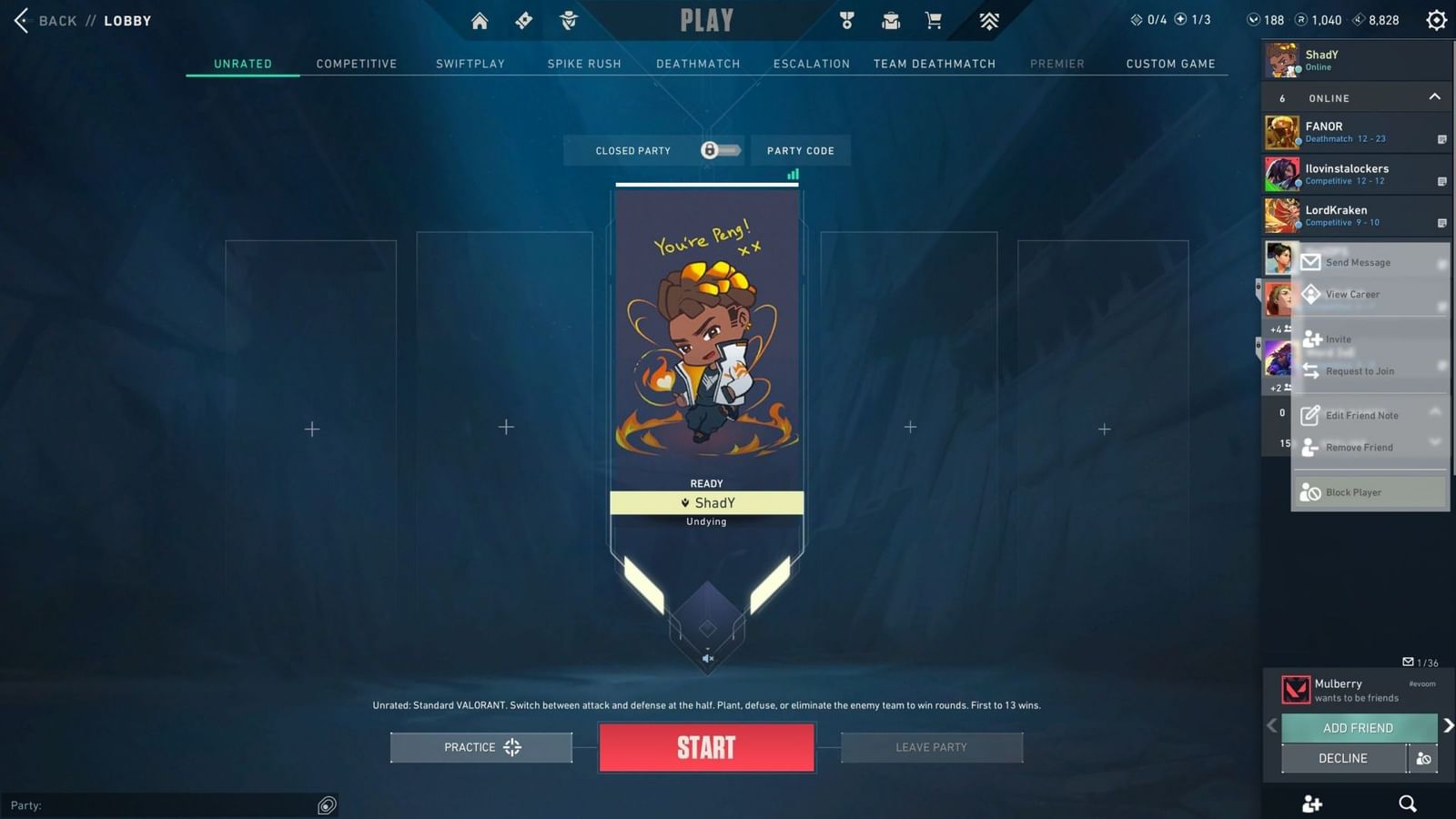Switch to the Competitive tab
1456x819 pixels.
coord(356,64)
